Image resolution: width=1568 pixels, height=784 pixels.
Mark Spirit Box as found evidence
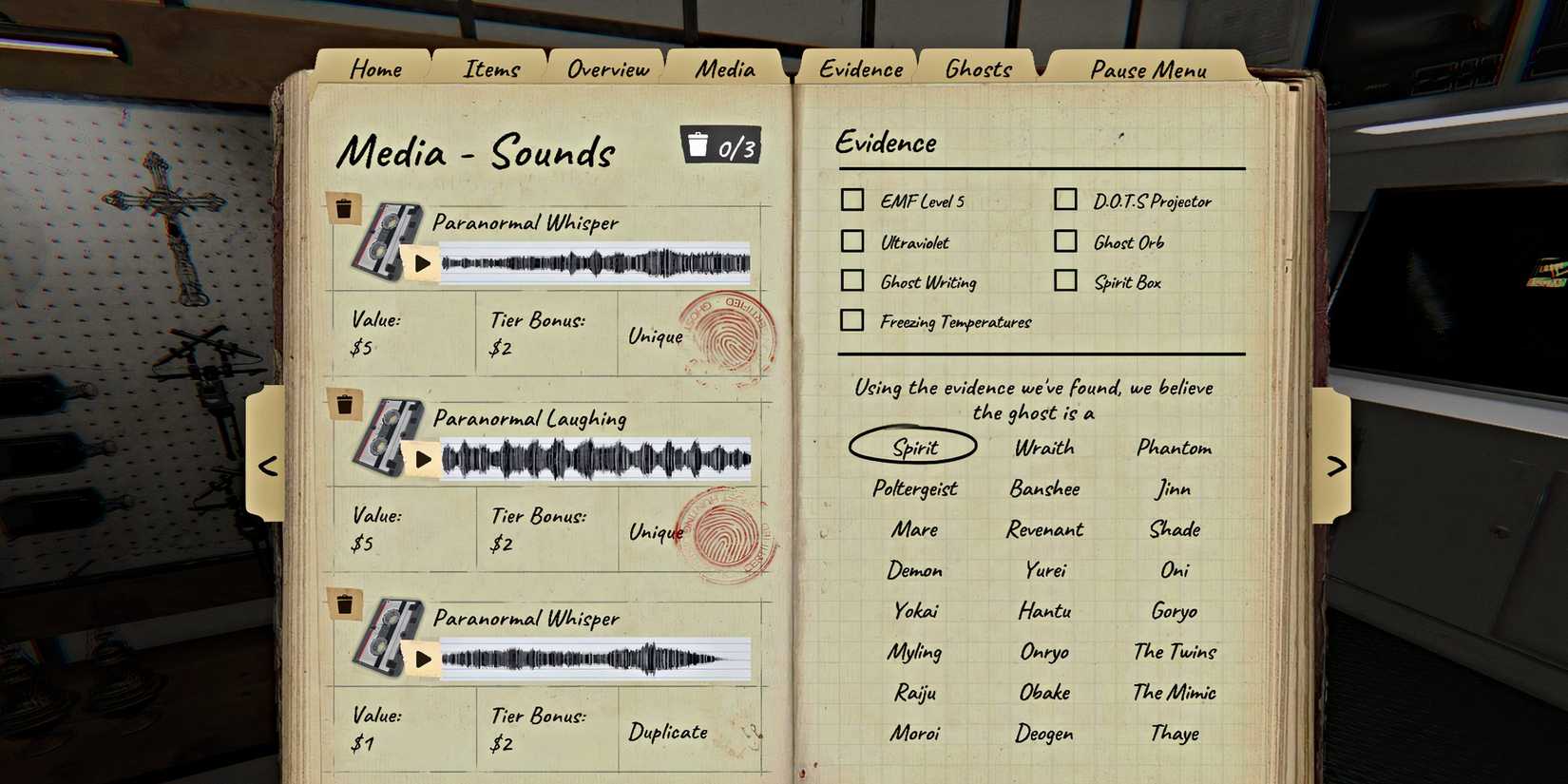point(1064,279)
